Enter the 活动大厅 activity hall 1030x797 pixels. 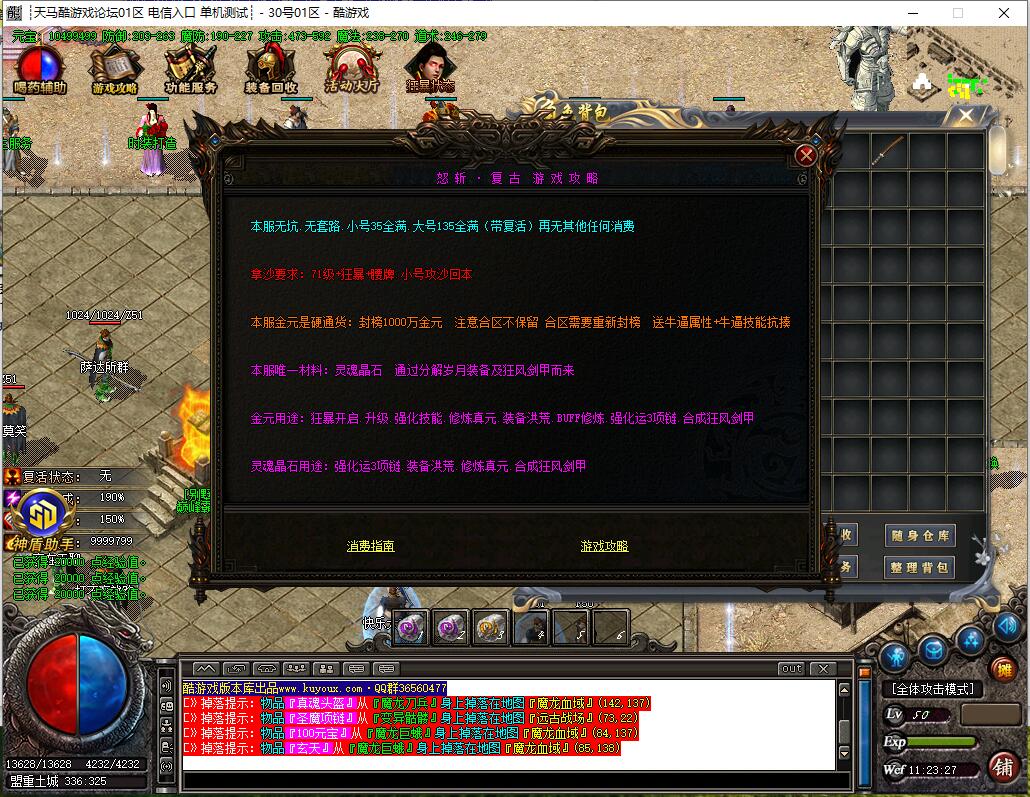[351, 68]
